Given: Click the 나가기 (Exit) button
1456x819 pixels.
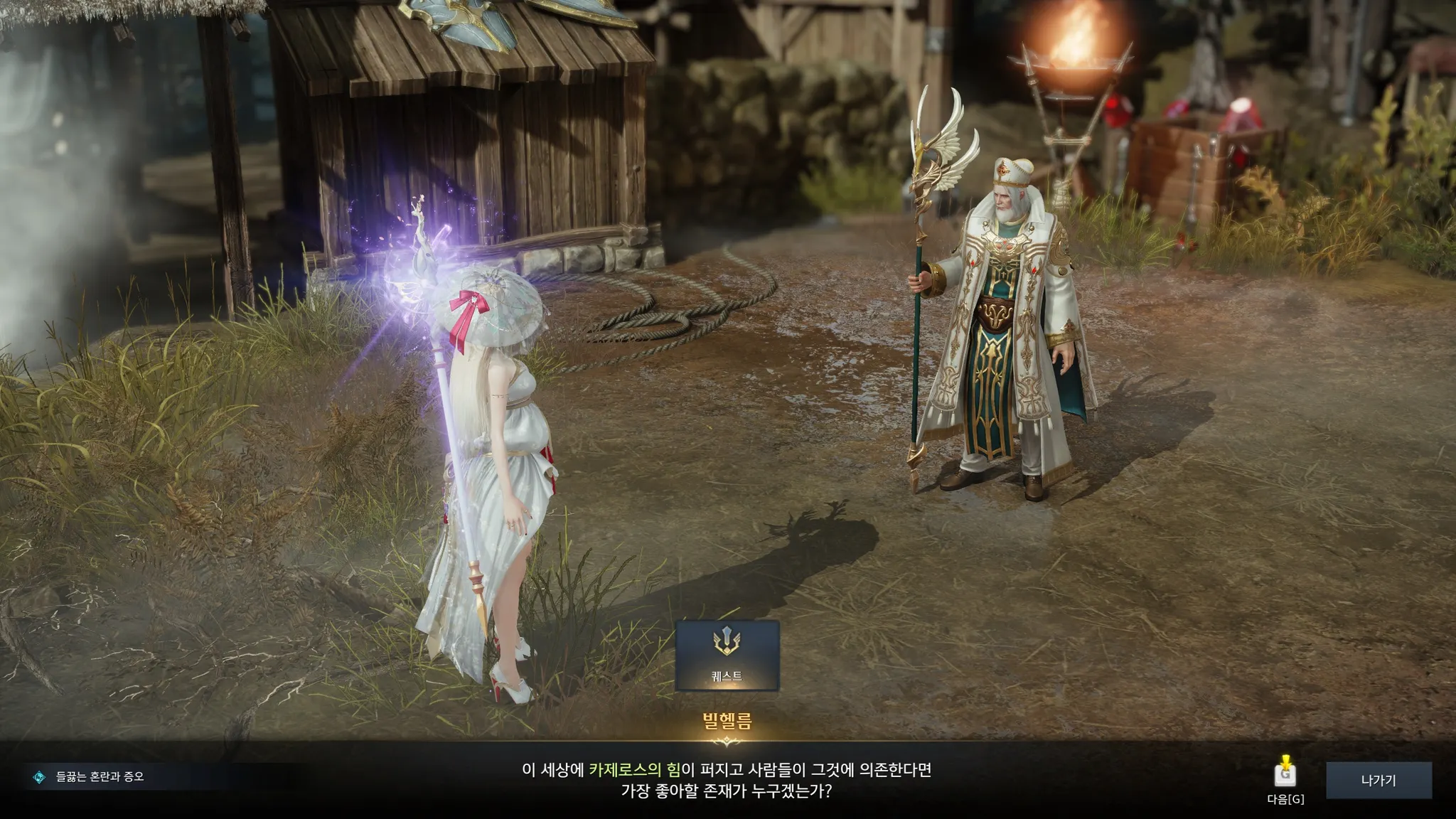Looking at the screenshot, I should pyautogui.click(x=1378, y=780).
